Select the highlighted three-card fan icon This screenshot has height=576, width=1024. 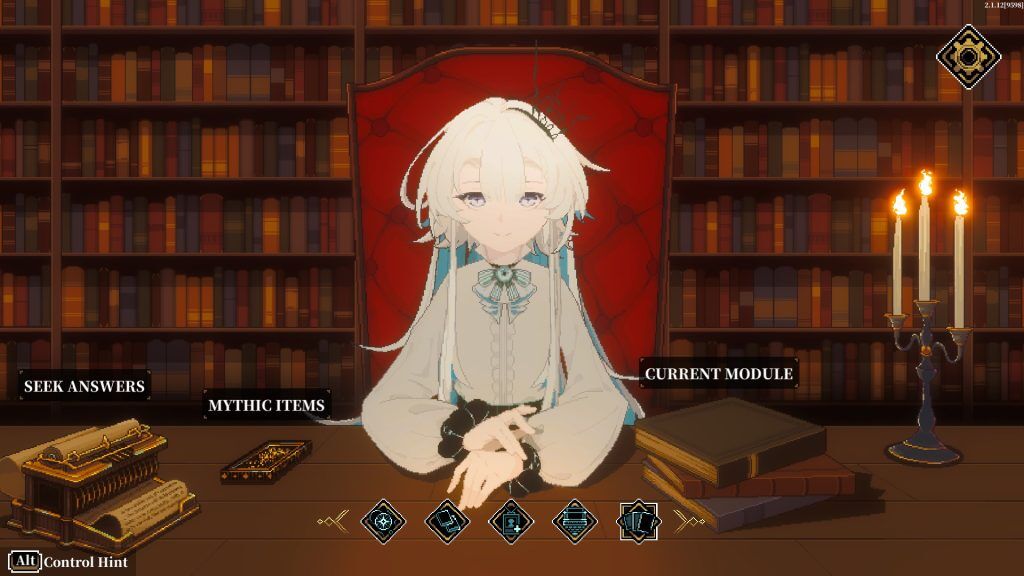(x=639, y=521)
